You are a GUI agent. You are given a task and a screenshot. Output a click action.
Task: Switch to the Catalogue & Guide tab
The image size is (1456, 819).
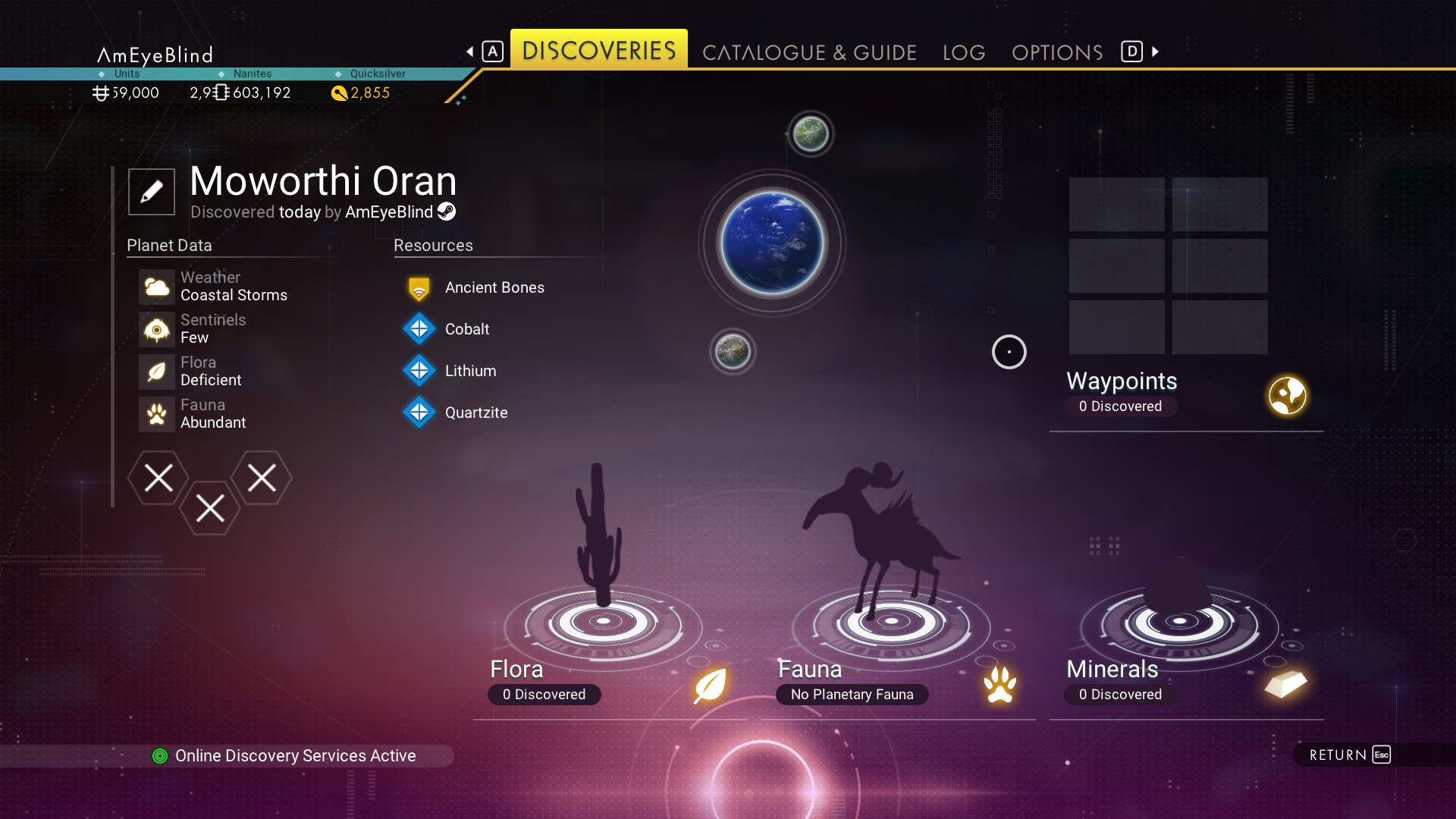click(x=809, y=52)
